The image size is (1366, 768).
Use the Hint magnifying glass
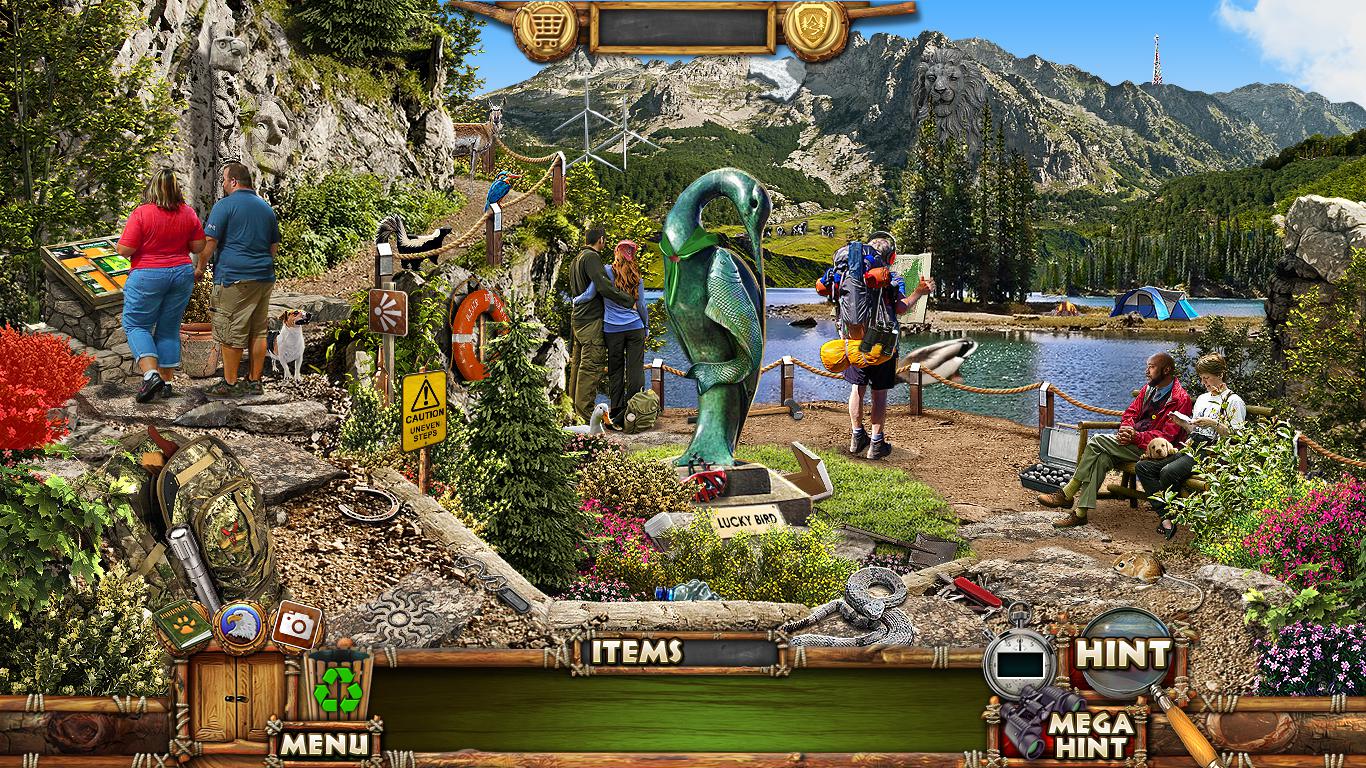point(1123,654)
